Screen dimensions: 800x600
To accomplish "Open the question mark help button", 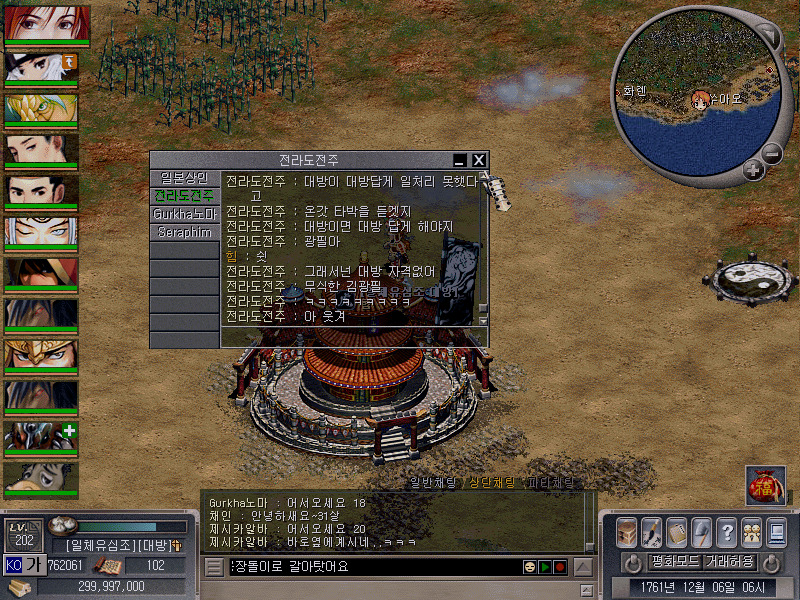I will [x=727, y=531].
